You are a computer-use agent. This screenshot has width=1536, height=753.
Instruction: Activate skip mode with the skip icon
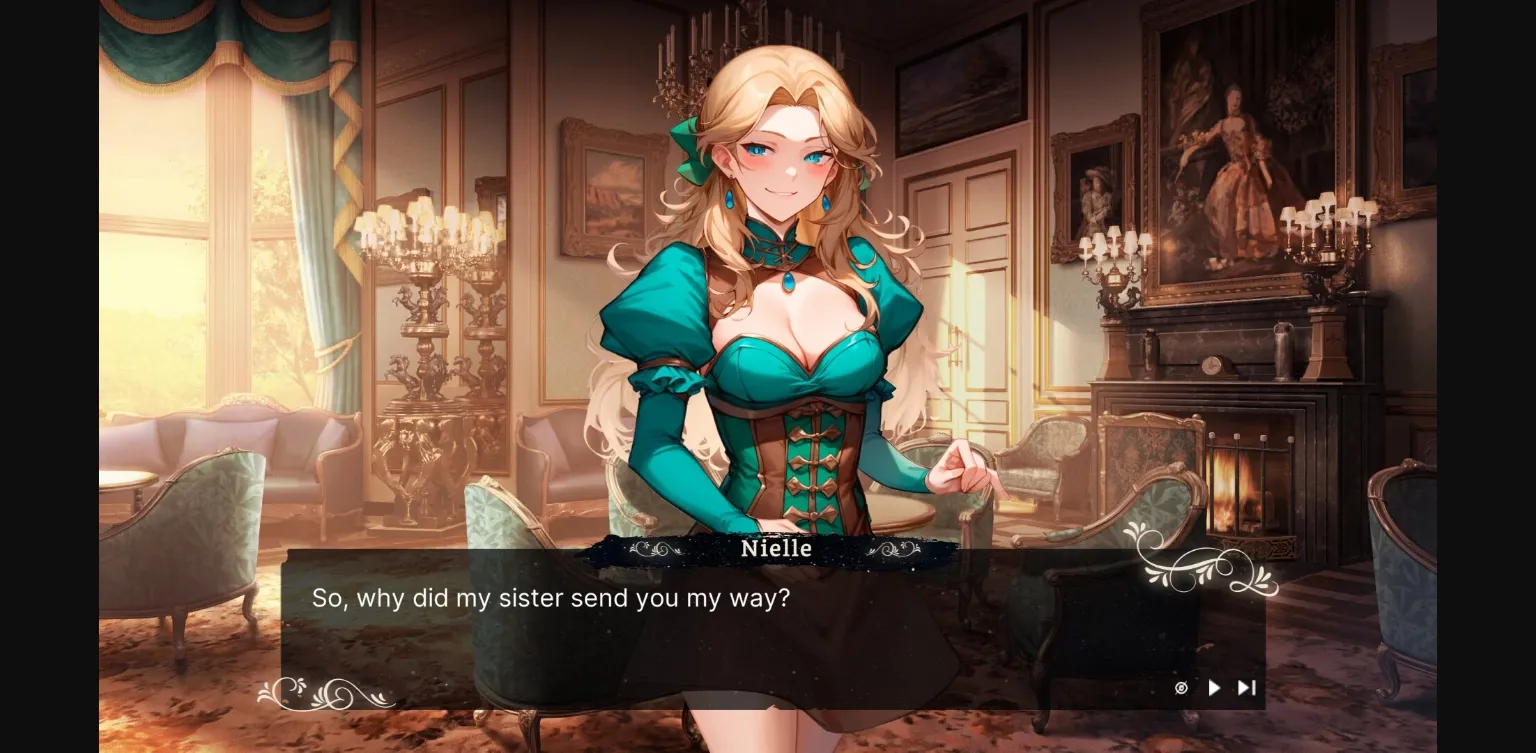coord(1246,688)
